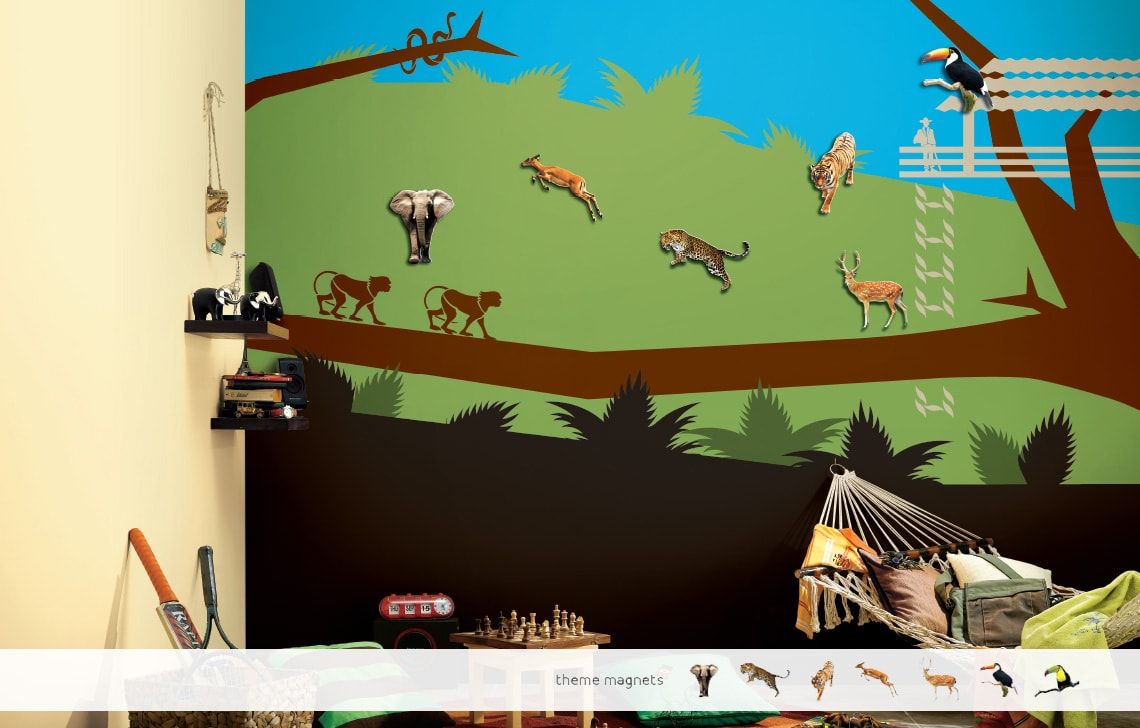Viewport: 1140px width, 728px height.
Task: Choose the leopard theme magnet
Action: [763, 678]
